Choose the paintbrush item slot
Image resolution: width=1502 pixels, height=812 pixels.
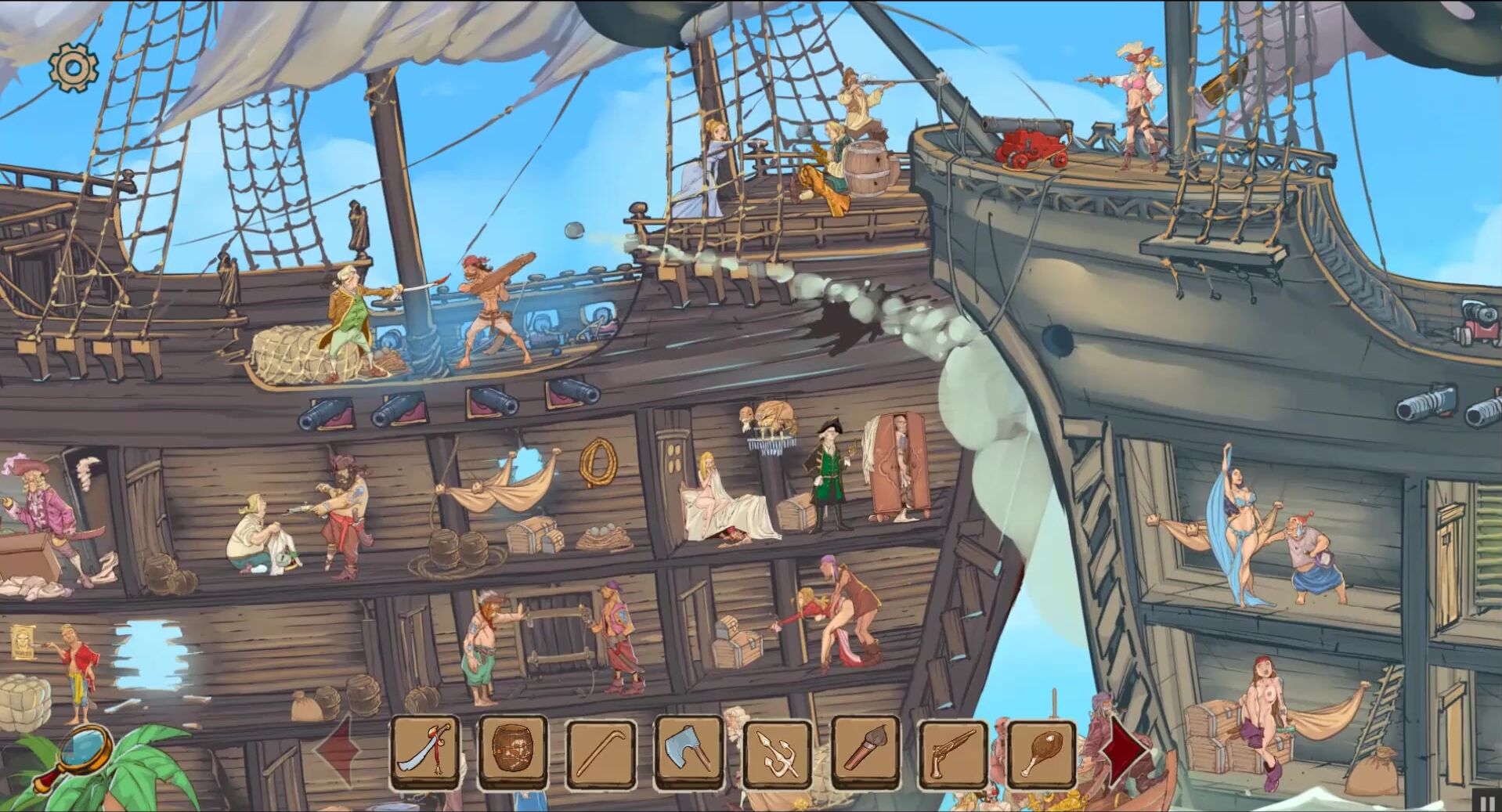coord(866,752)
